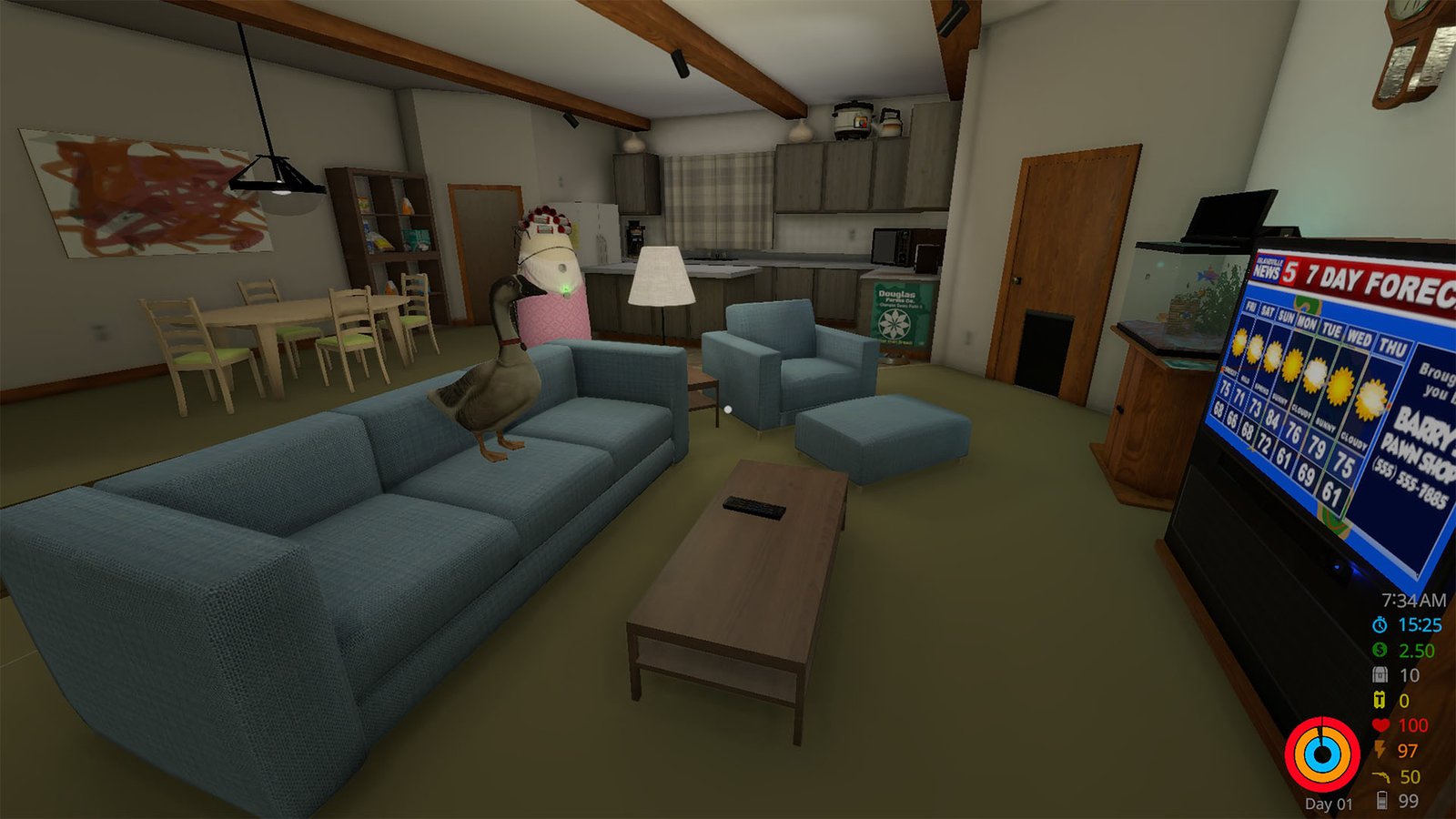
Task: Click the lightning bolt energy icon
Action: (1380, 749)
